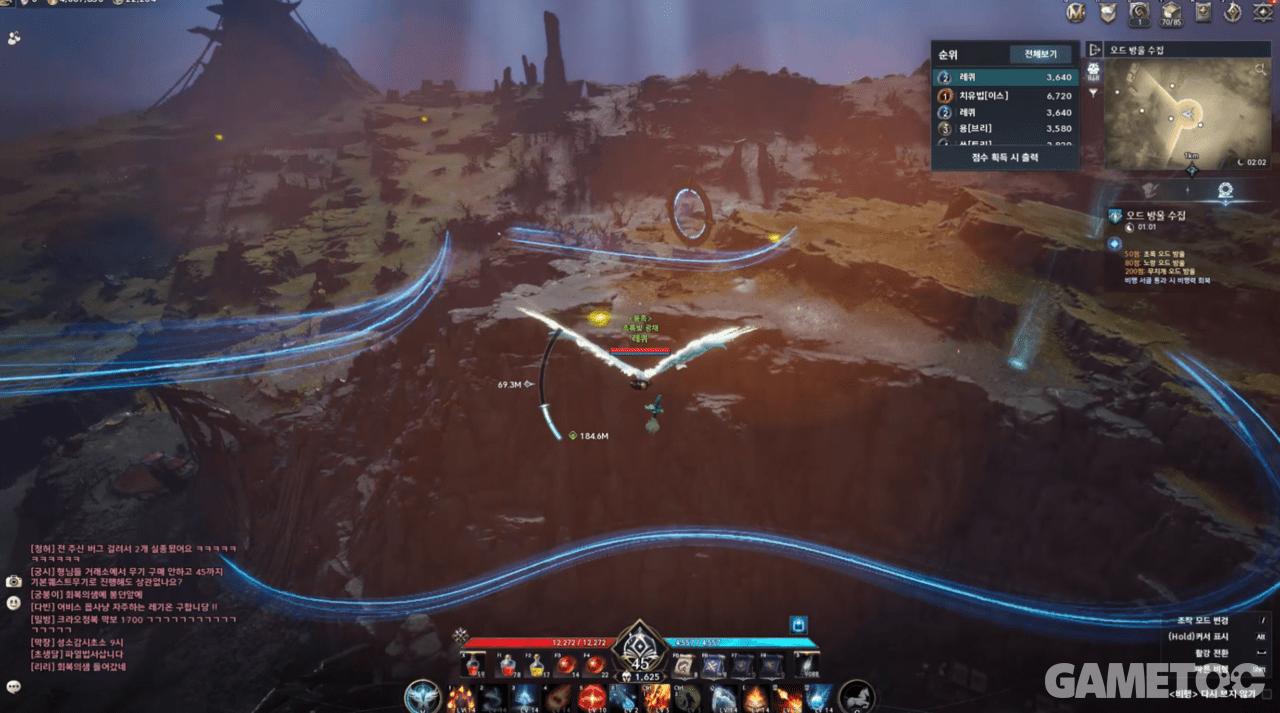Click the blue shield icon above mana bar
The height and width of the screenshot is (713, 1280).
pos(798,625)
